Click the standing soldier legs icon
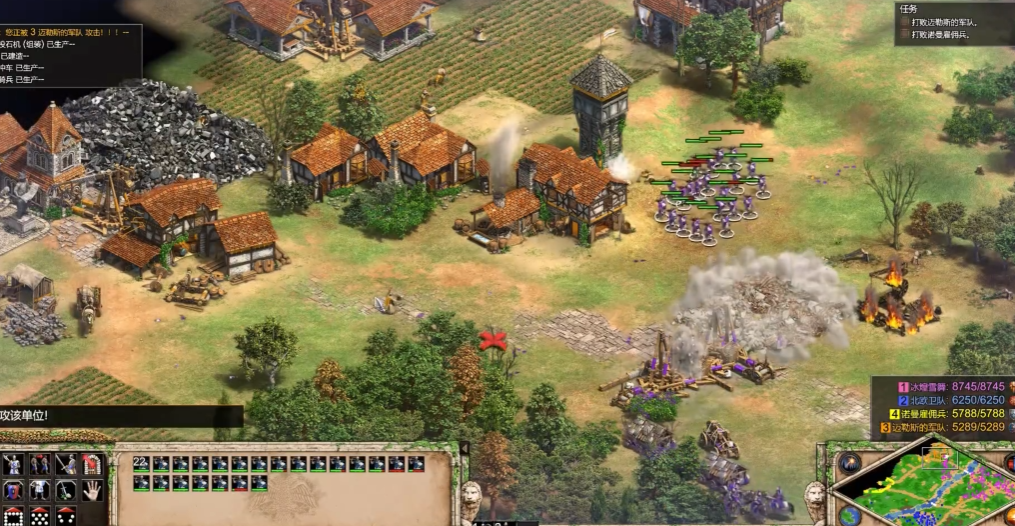 click(x=40, y=491)
